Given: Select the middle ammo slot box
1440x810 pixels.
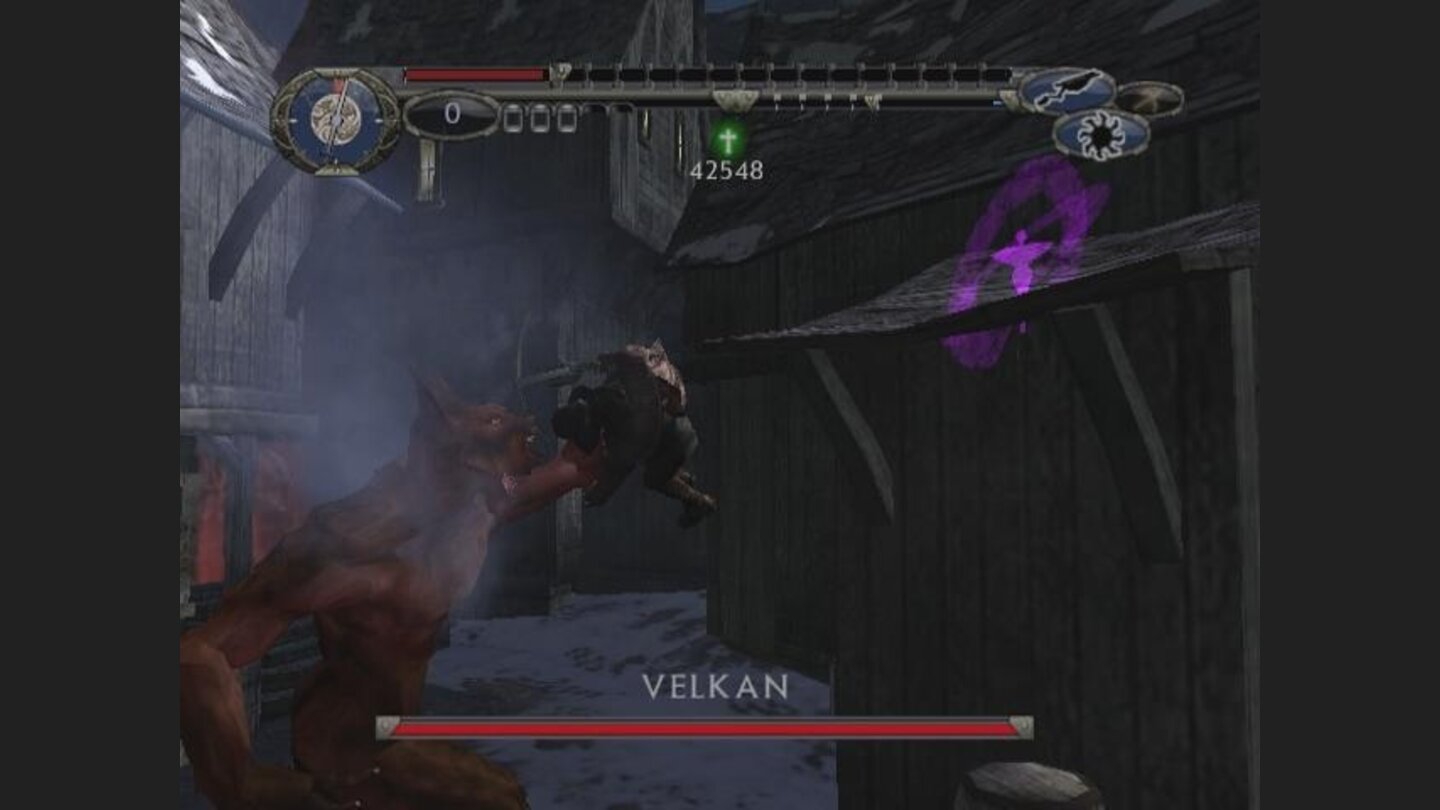Looking at the screenshot, I should [x=539, y=117].
